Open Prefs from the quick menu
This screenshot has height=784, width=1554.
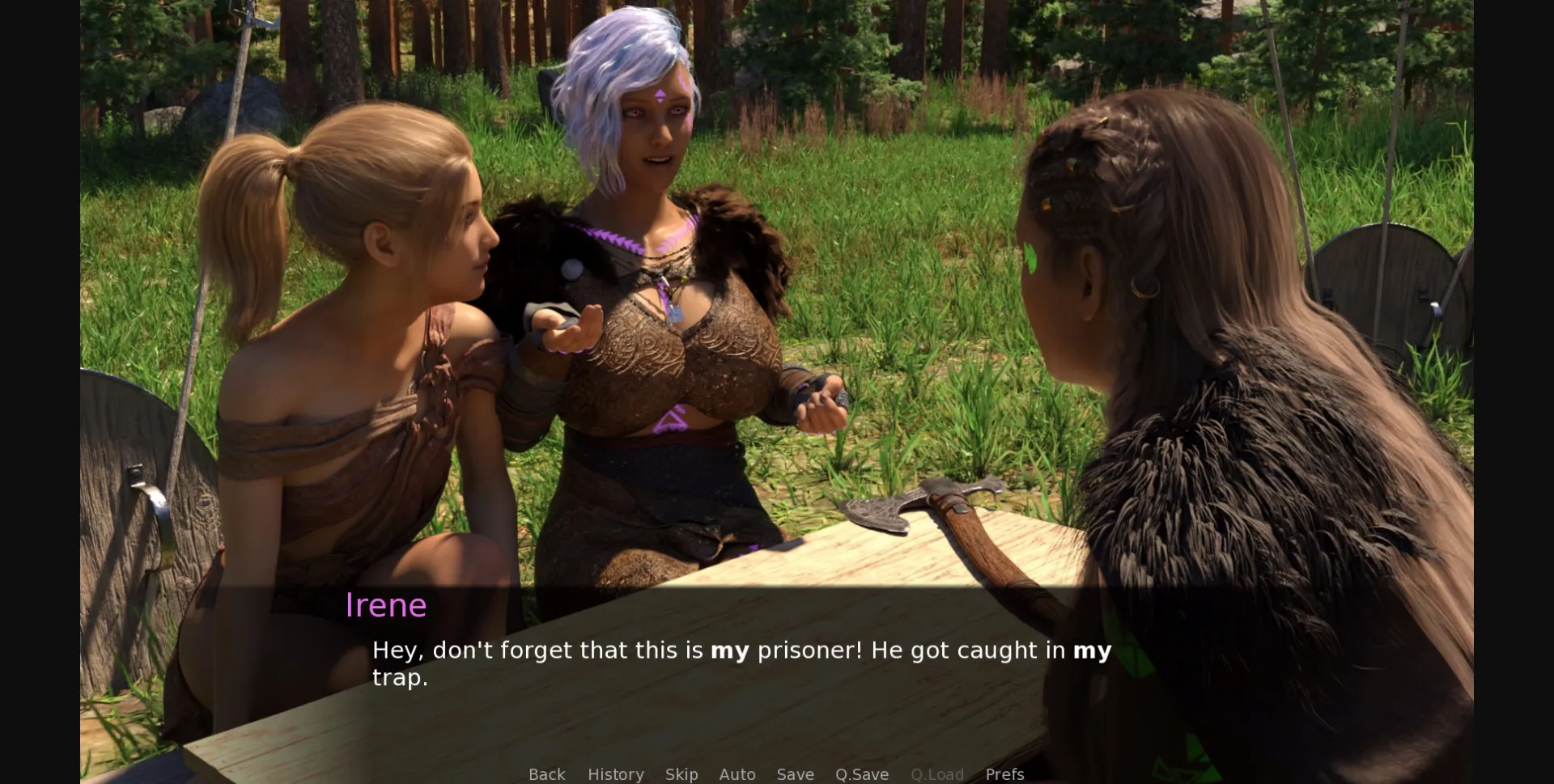point(1004,774)
